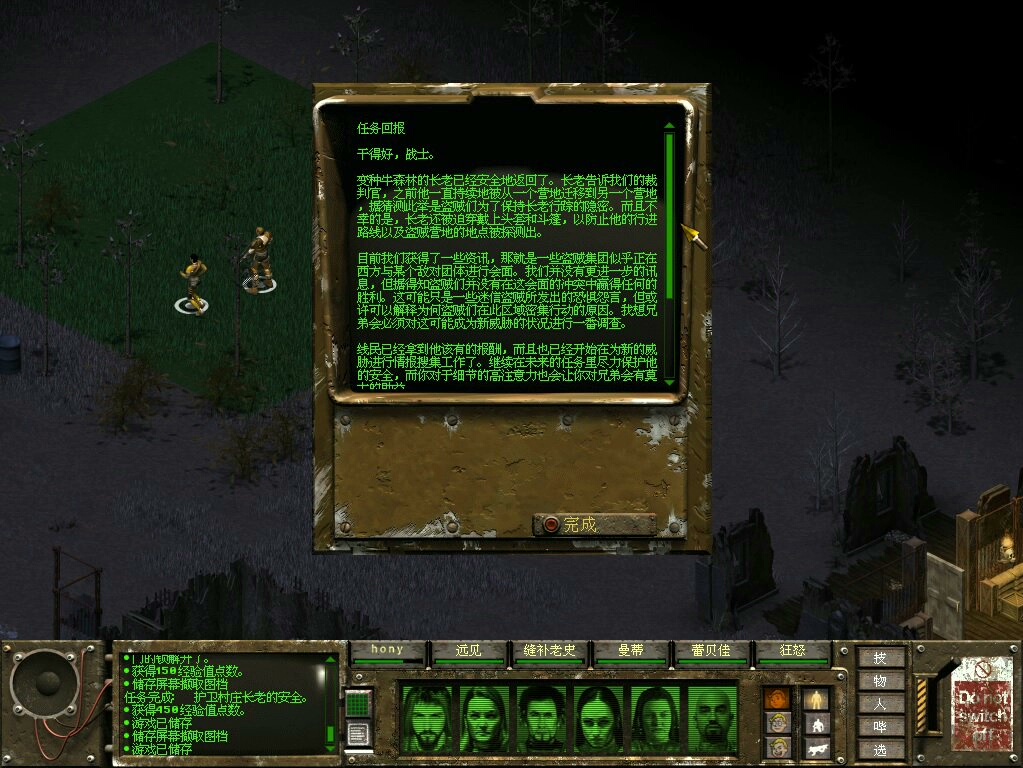The height and width of the screenshot is (768, 1023).
Task: Select squad member 曼蒂's name tab
Action: point(630,650)
